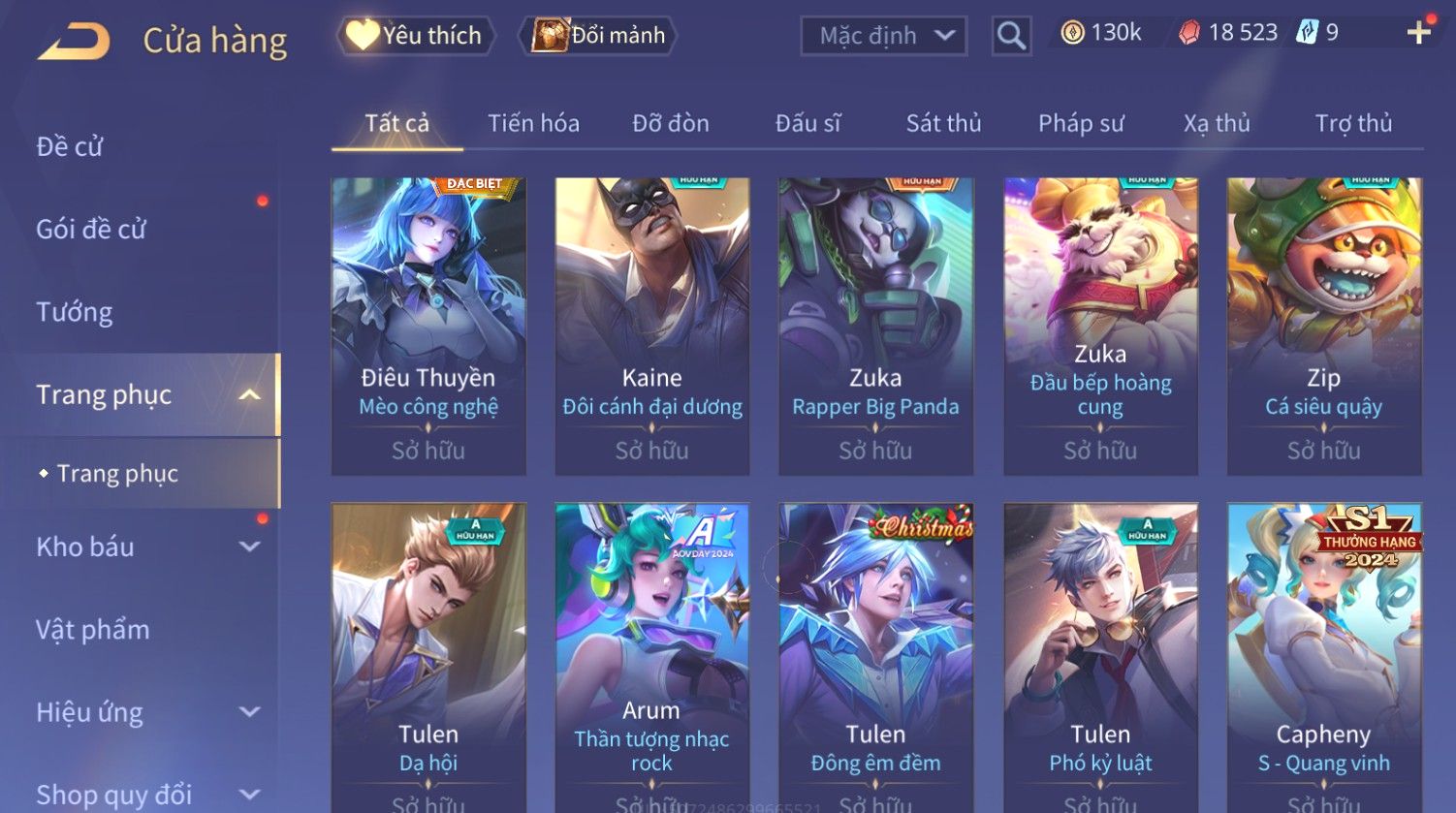
Task: Go back using the arrow button
Action: point(75,42)
